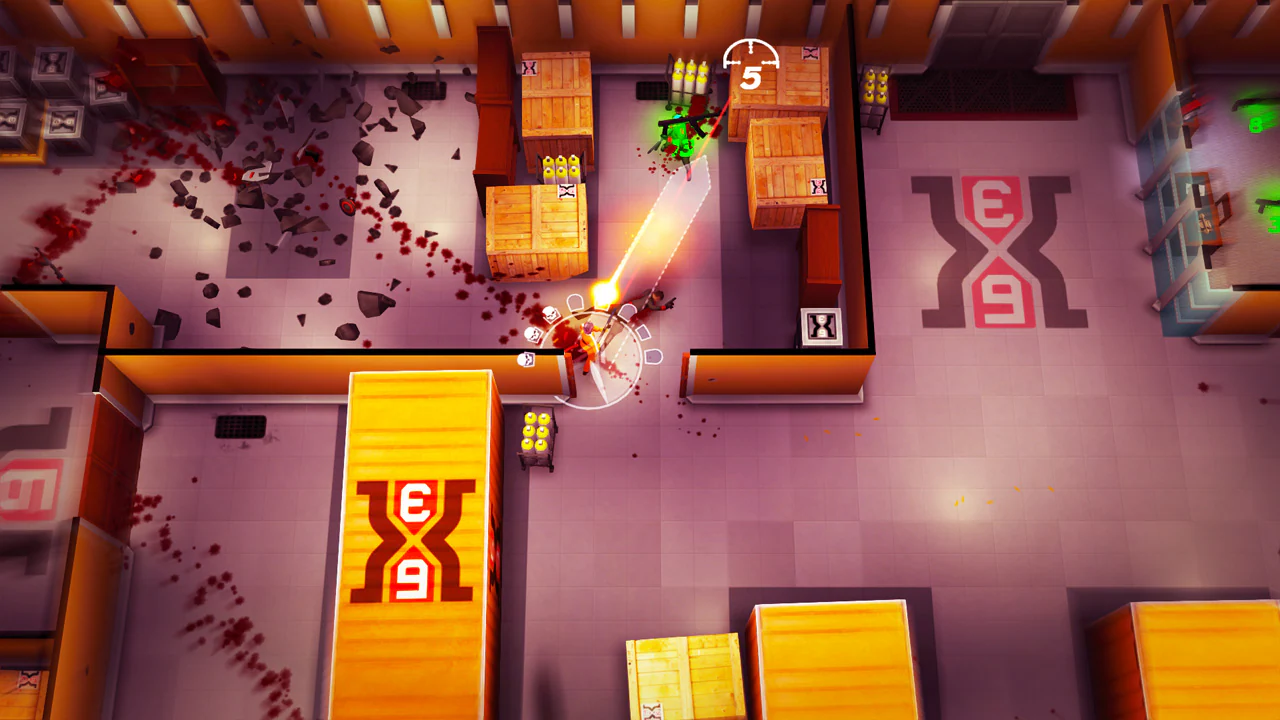Click the leftmost skull marker on the aim circle

532,335
